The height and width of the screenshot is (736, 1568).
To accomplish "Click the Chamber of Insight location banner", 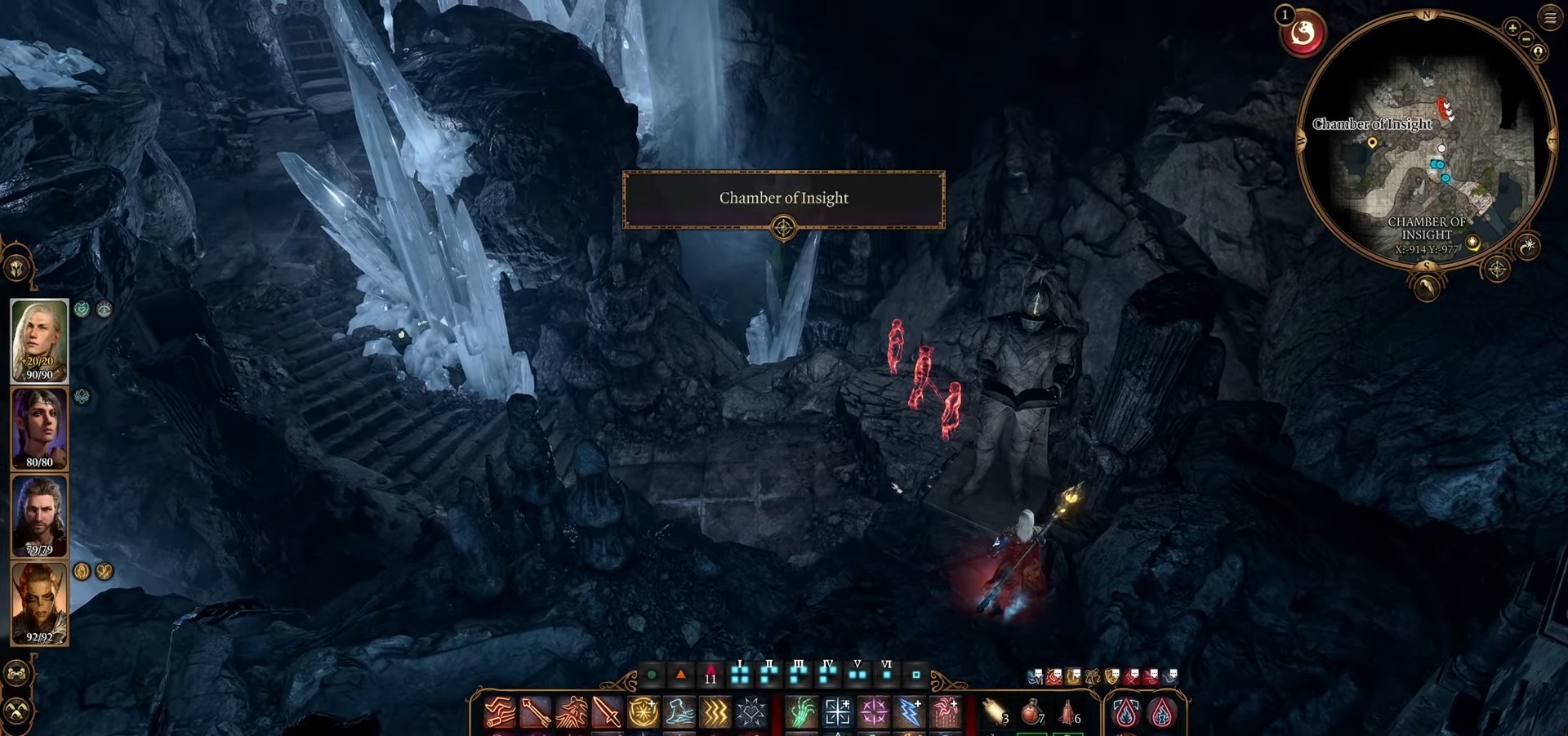I will pos(783,198).
